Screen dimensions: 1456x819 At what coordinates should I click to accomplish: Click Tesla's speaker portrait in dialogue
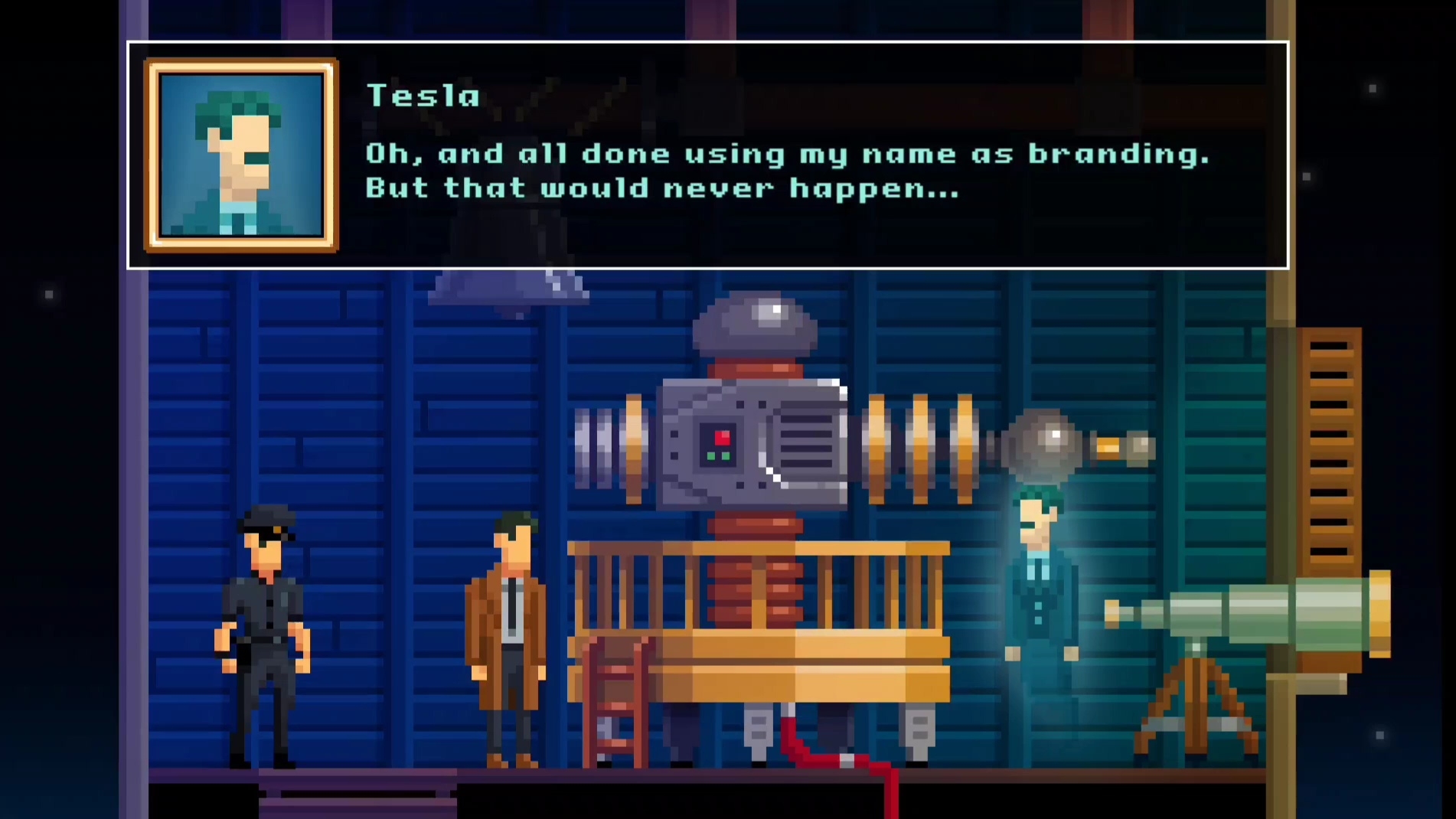click(241, 155)
